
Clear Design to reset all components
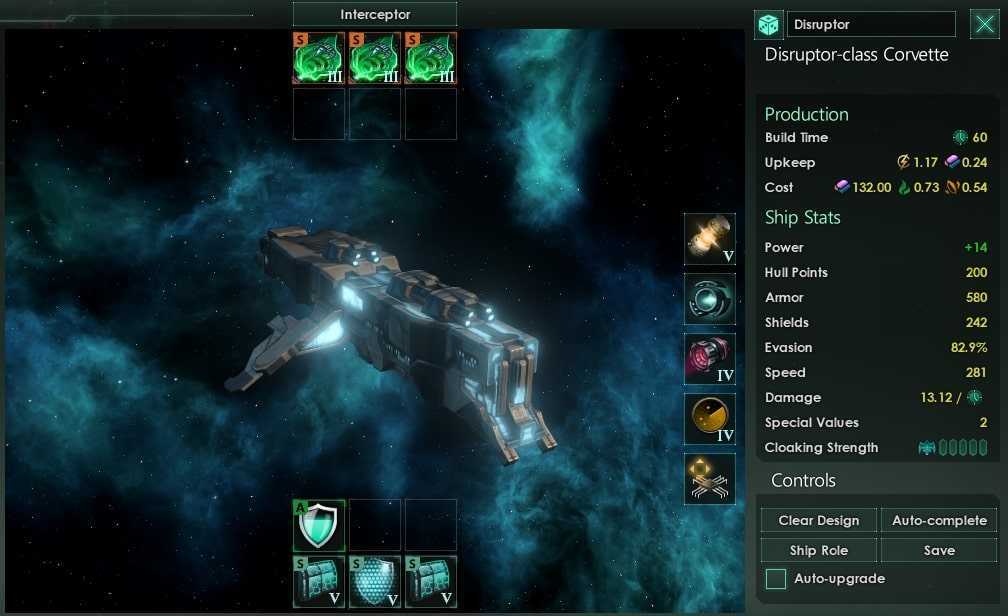pos(819,520)
